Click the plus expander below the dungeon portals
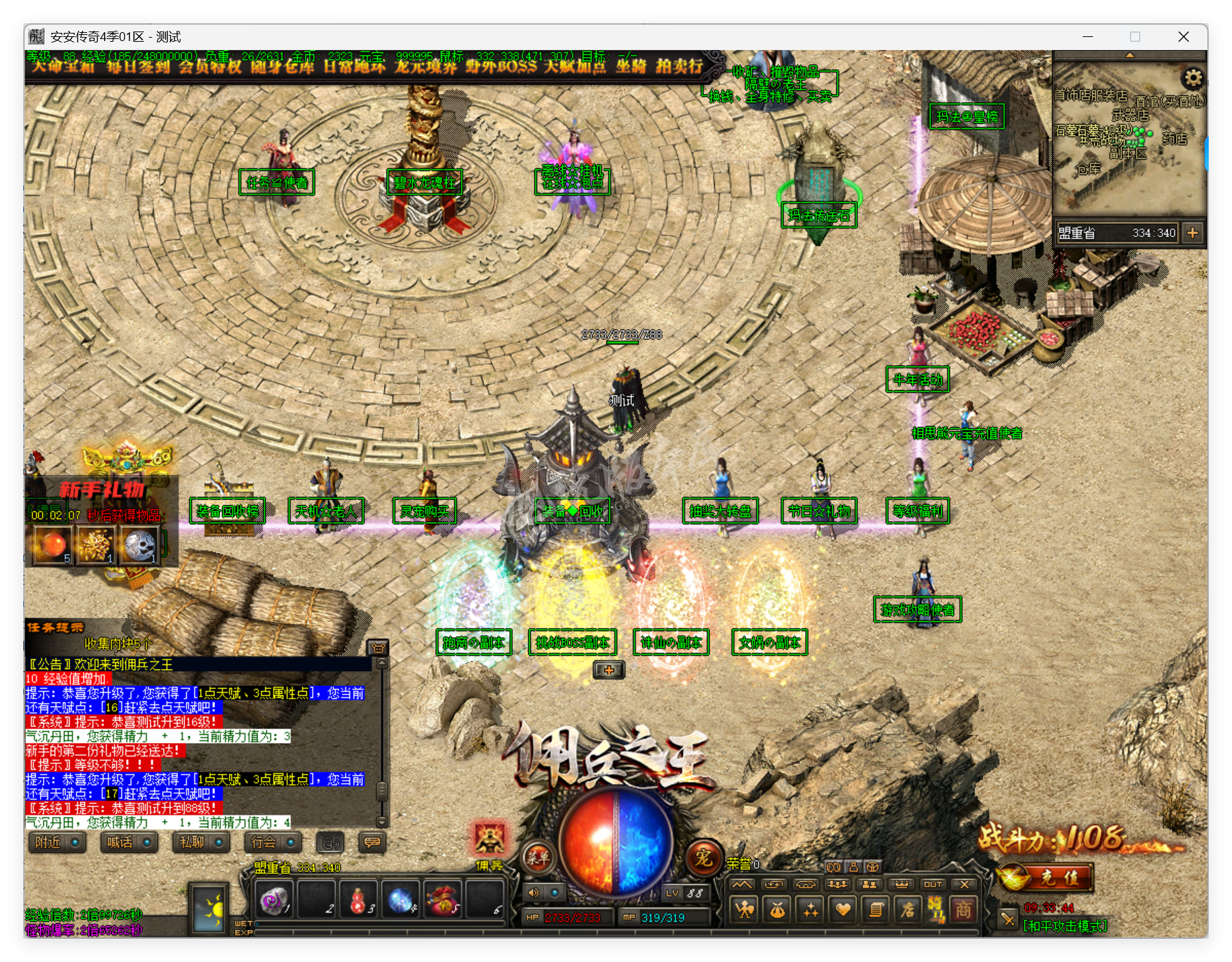The height and width of the screenshot is (962, 1232). (608, 671)
